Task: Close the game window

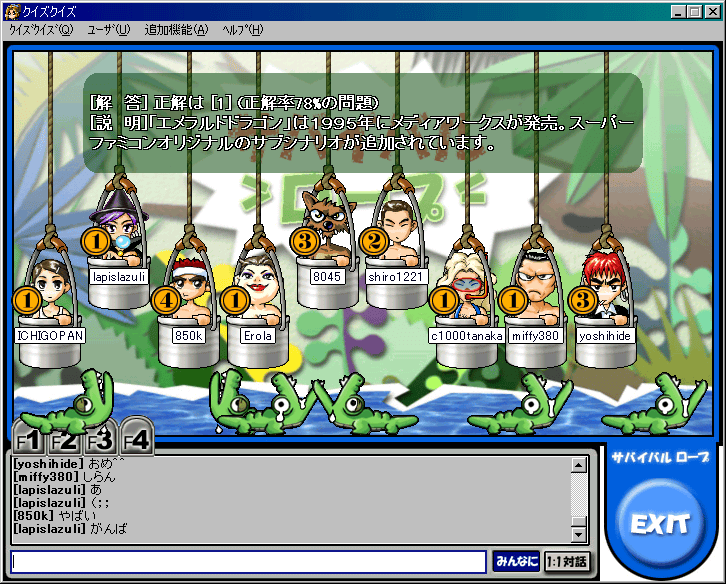Action: [711, 11]
